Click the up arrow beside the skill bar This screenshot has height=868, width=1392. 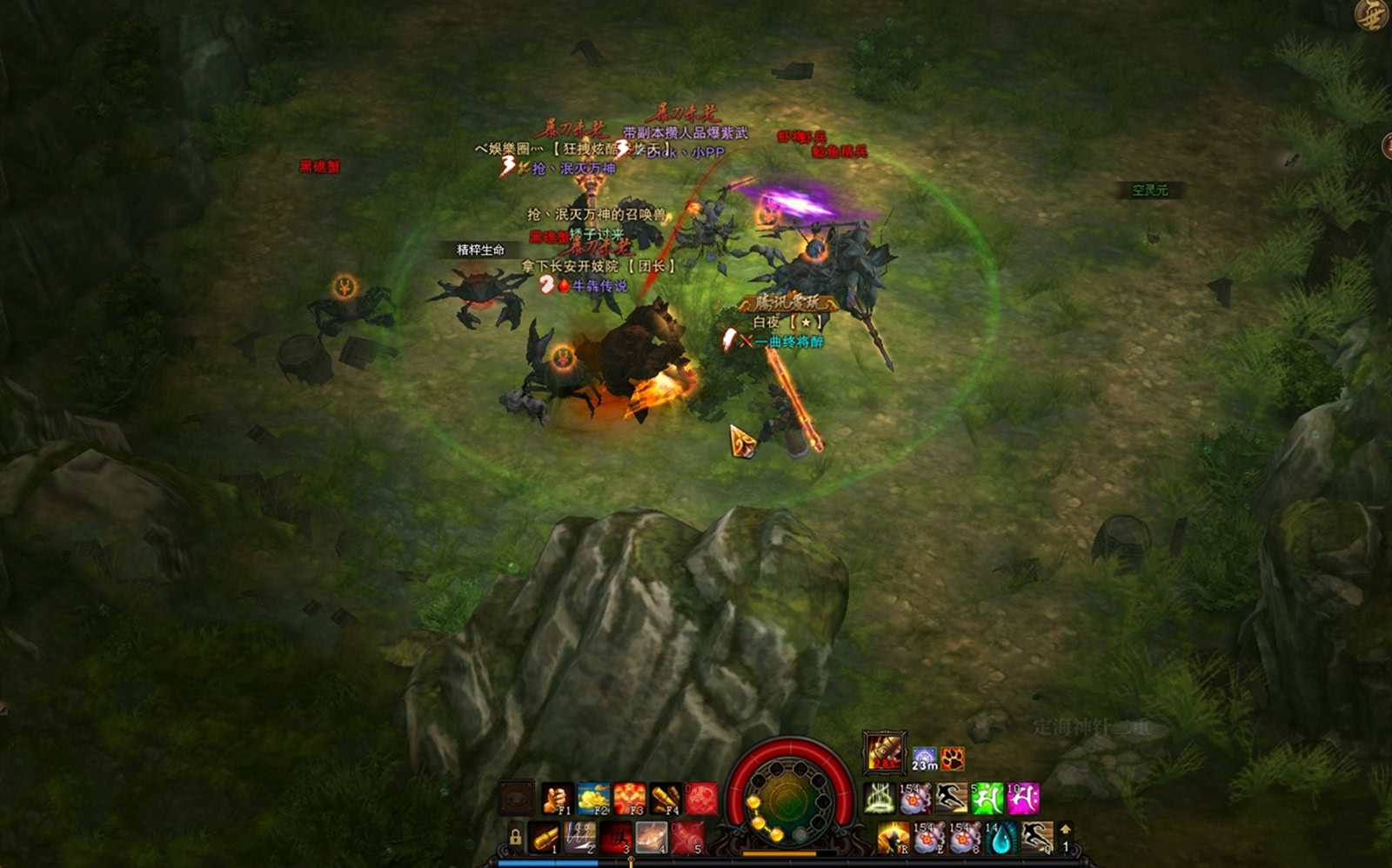coord(1066,830)
